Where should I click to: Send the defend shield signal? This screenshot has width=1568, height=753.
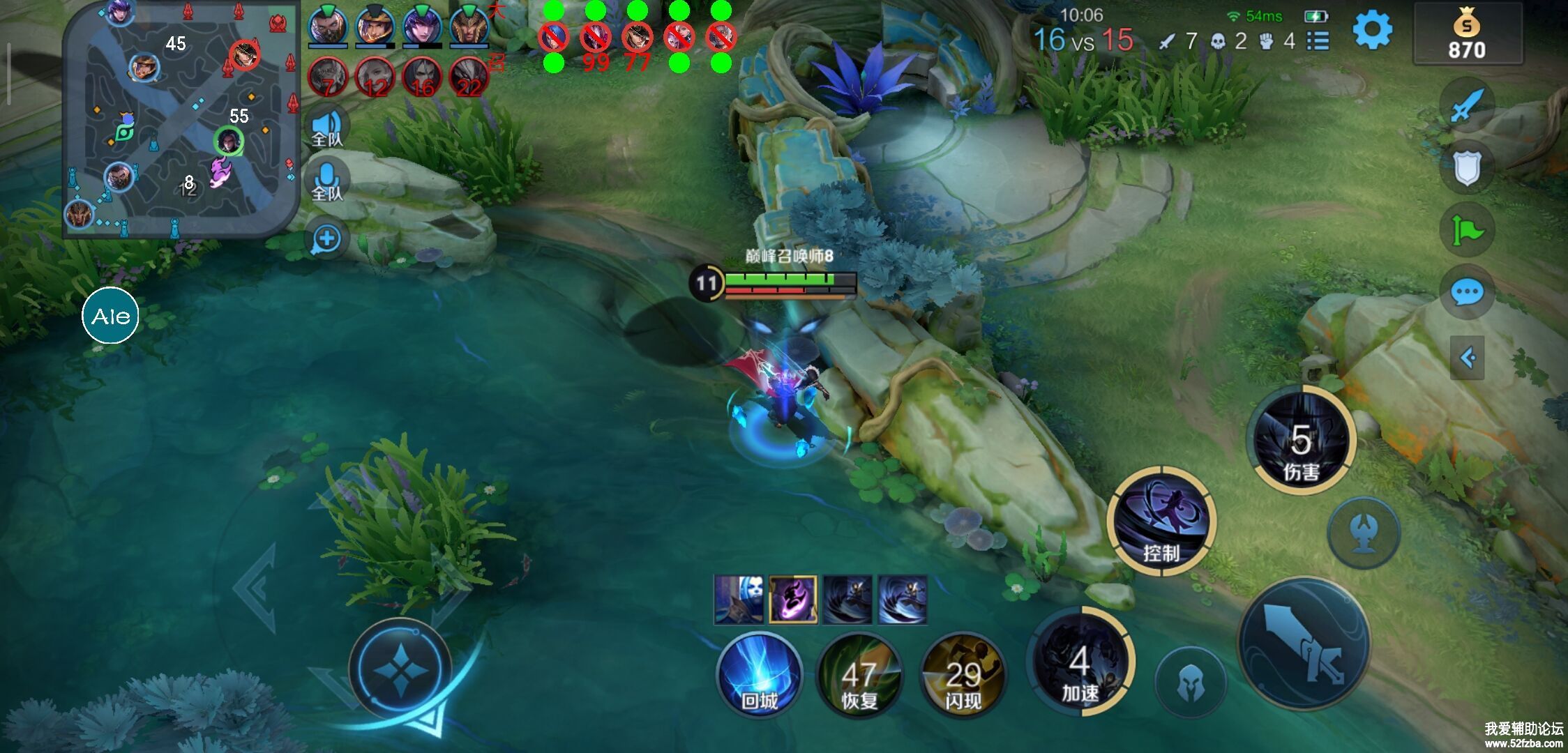coord(1467,167)
